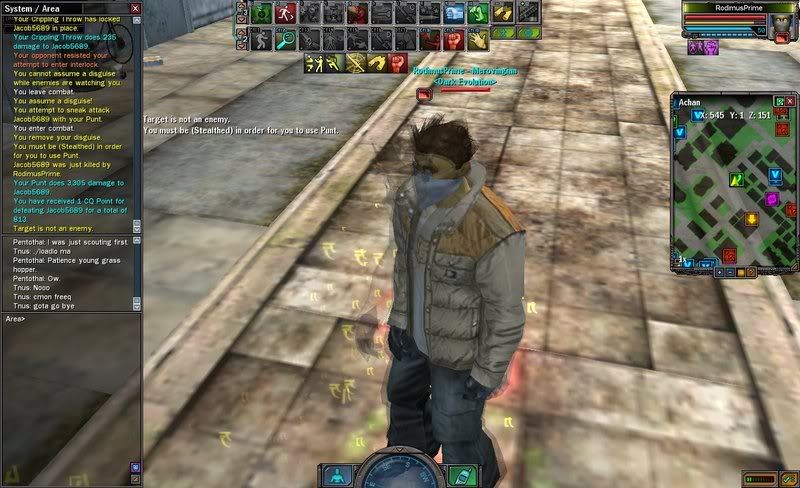This screenshot has width=800, height=488.
Task: Activate the green cross heal ability
Action: [261, 14]
